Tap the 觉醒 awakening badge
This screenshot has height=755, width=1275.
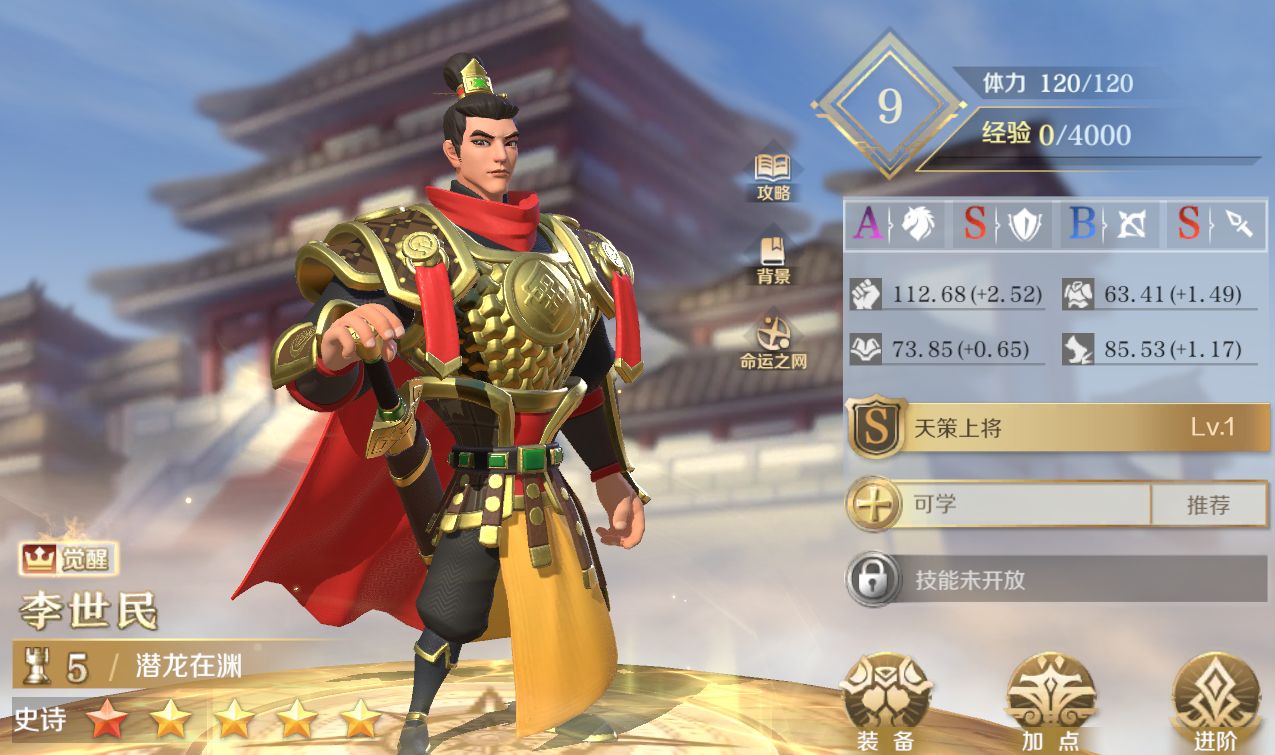click(67, 560)
